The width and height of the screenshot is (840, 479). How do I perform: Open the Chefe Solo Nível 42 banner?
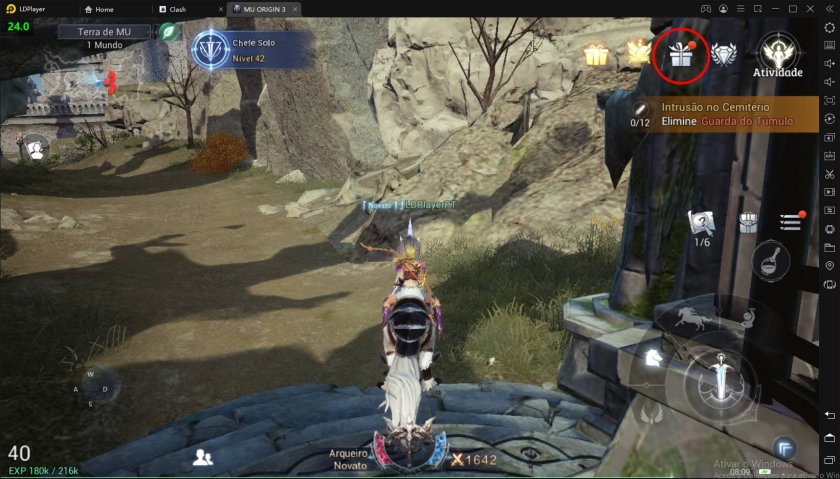251,50
